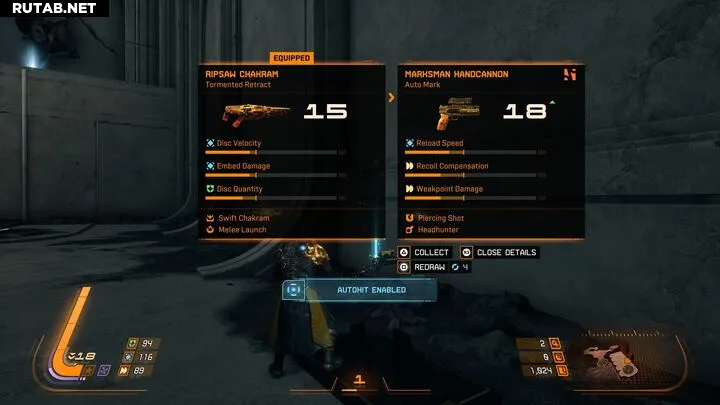Screen dimensions: 720x405
Task: Click the Headhunter perk entry
Action: click(441, 229)
